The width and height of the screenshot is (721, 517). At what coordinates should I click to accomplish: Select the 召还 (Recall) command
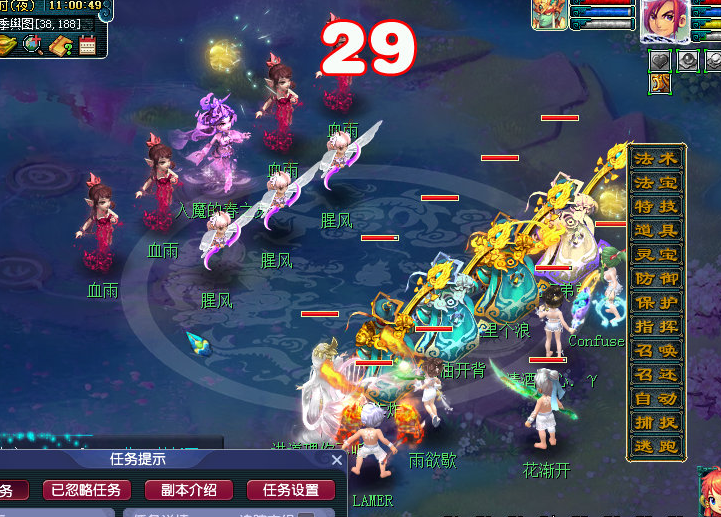coord(656,375)
